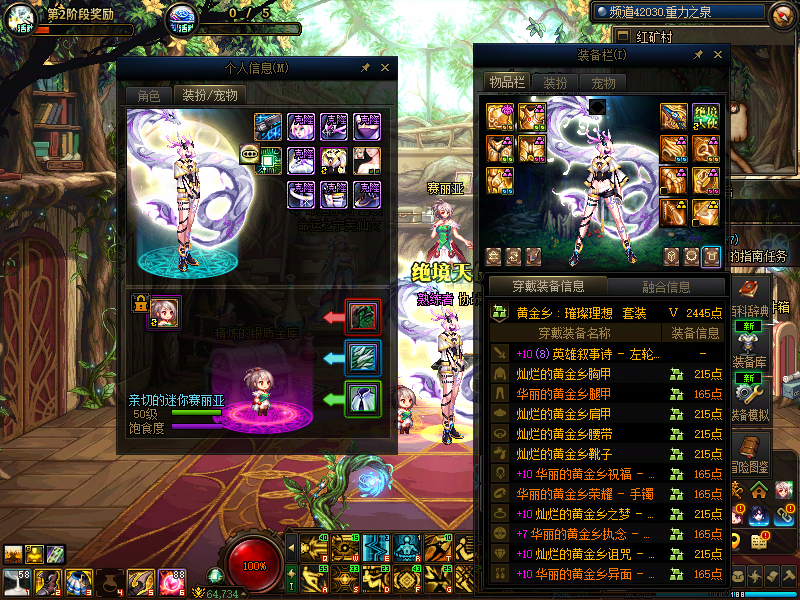Select the blue-framed pet equipment slot
The width and height of the screenshot is (800, 600).
tap(361, 357)
